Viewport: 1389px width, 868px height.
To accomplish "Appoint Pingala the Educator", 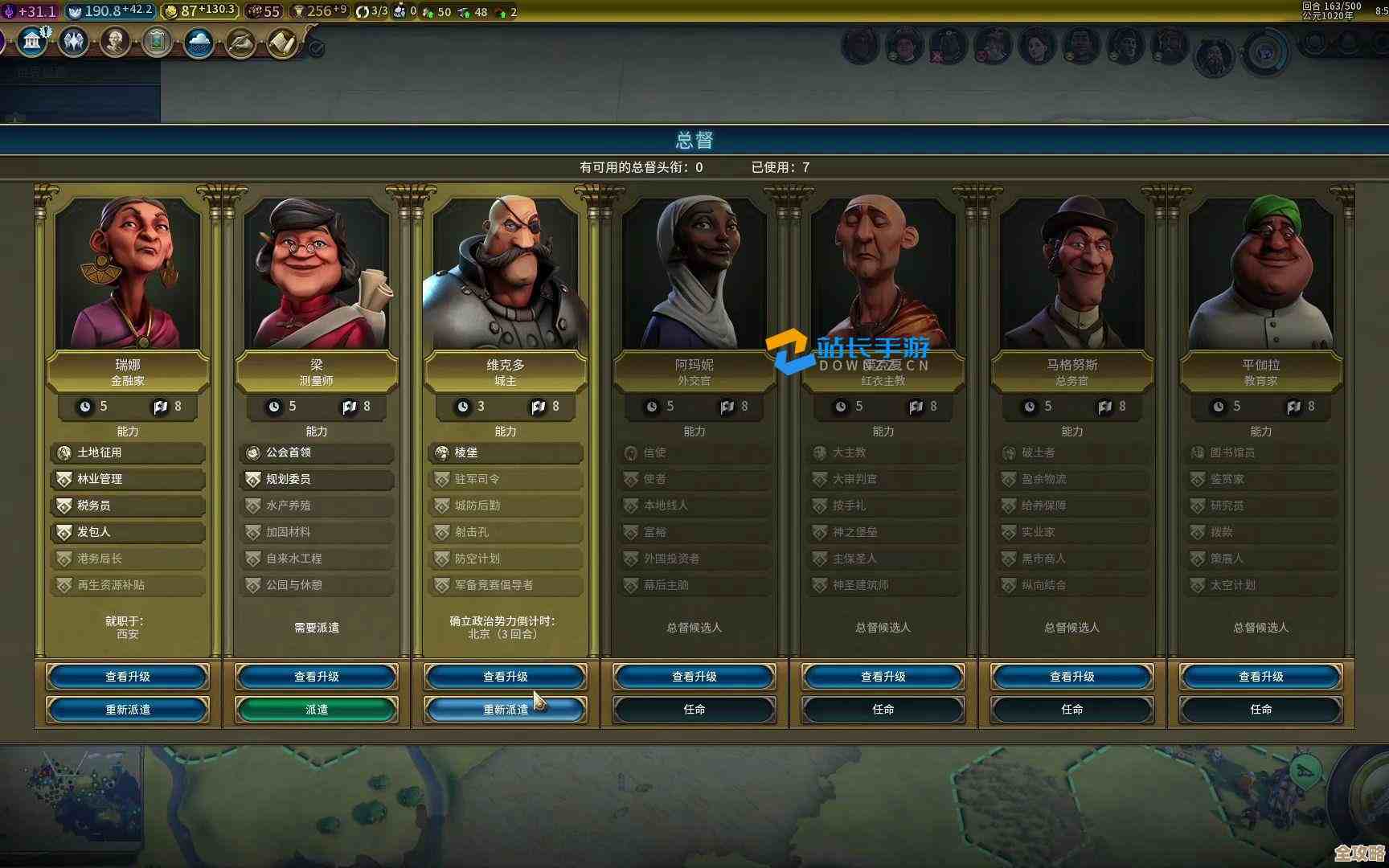I will point(1261,710).
